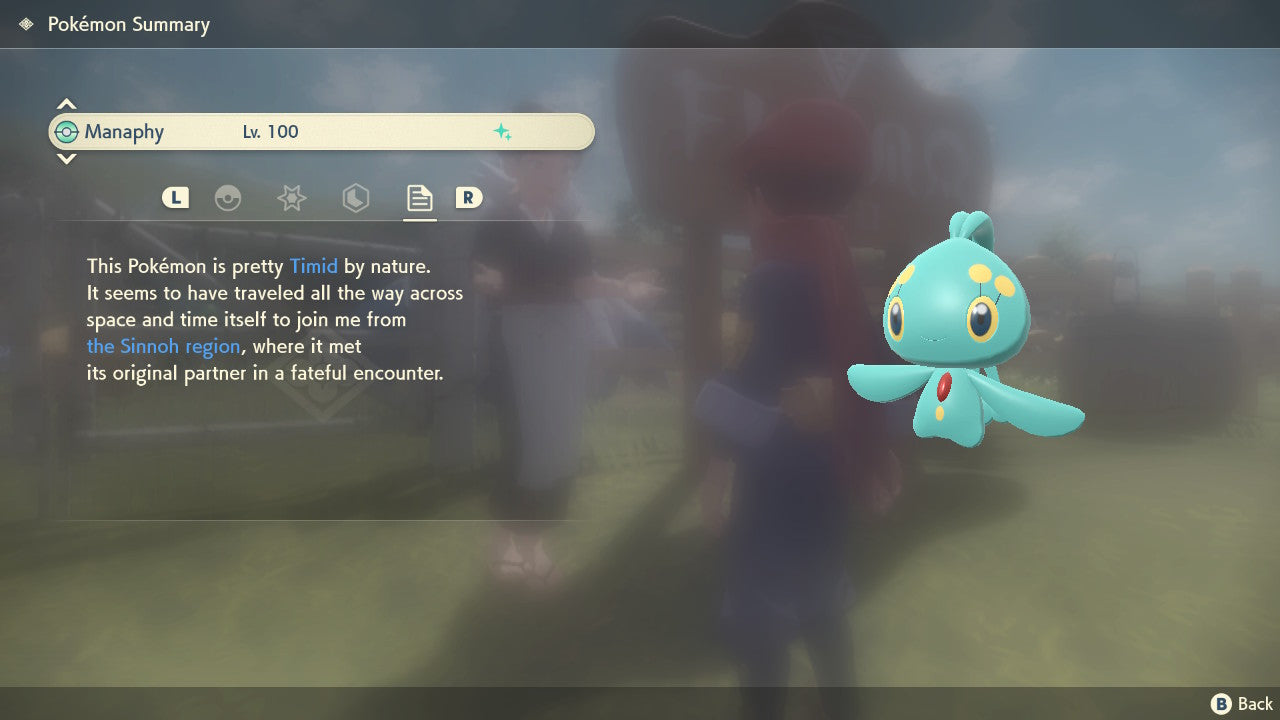Click the up arrow to view previous Pokémon
1280x720 pixels.
pos(66,102)
